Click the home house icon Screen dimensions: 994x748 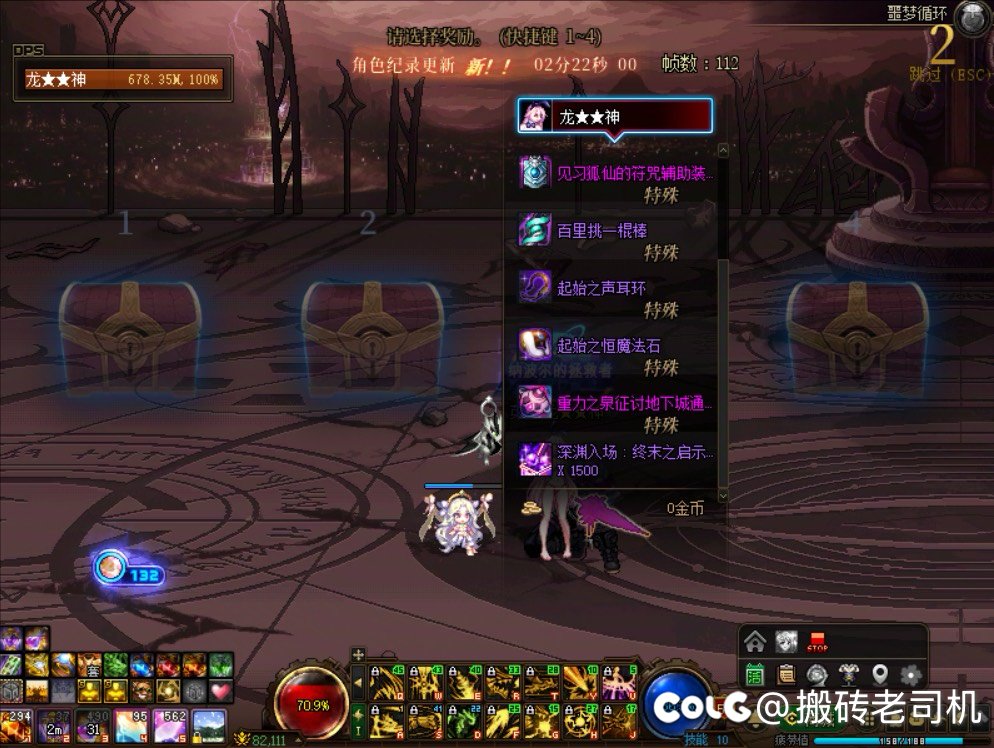(x=755, y=641)
